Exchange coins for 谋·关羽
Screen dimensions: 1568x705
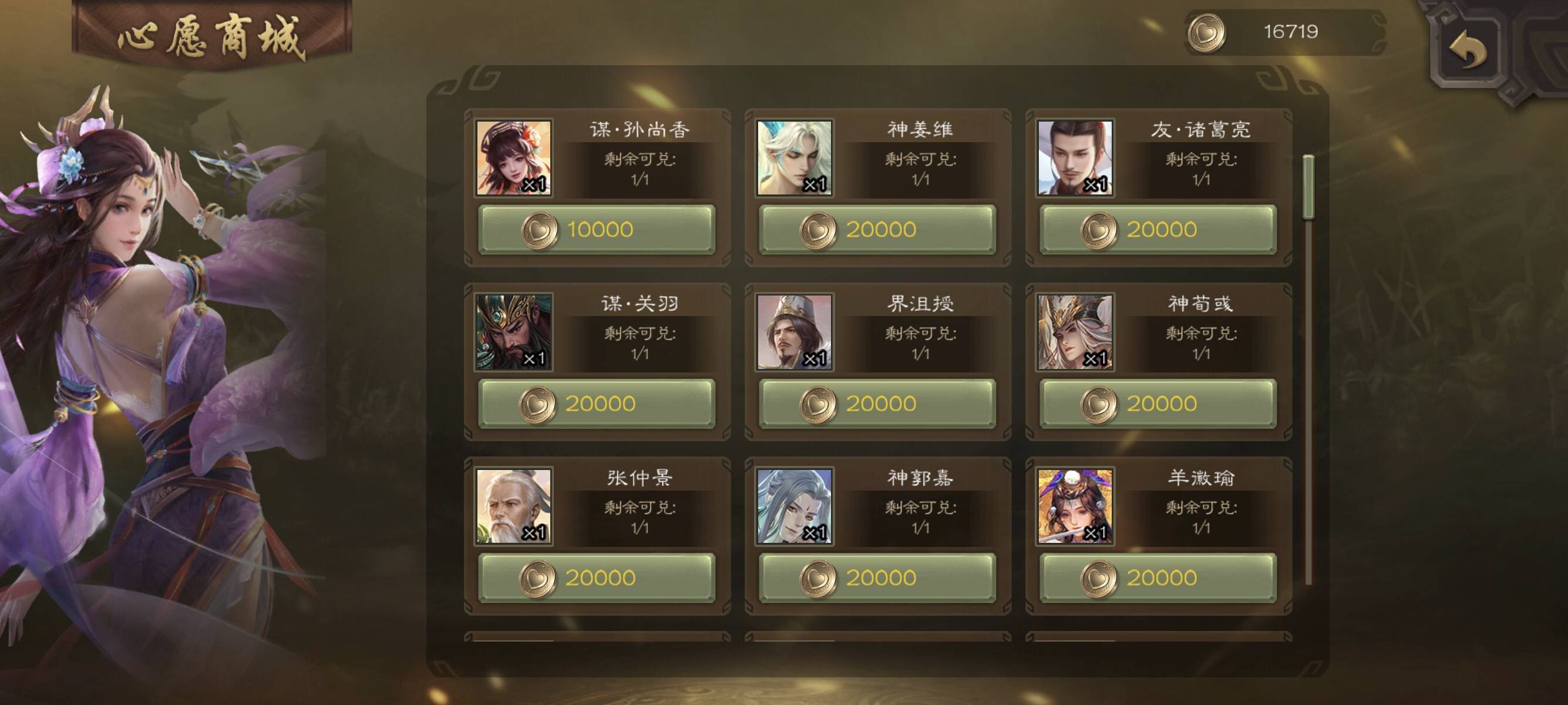[597, 404]
